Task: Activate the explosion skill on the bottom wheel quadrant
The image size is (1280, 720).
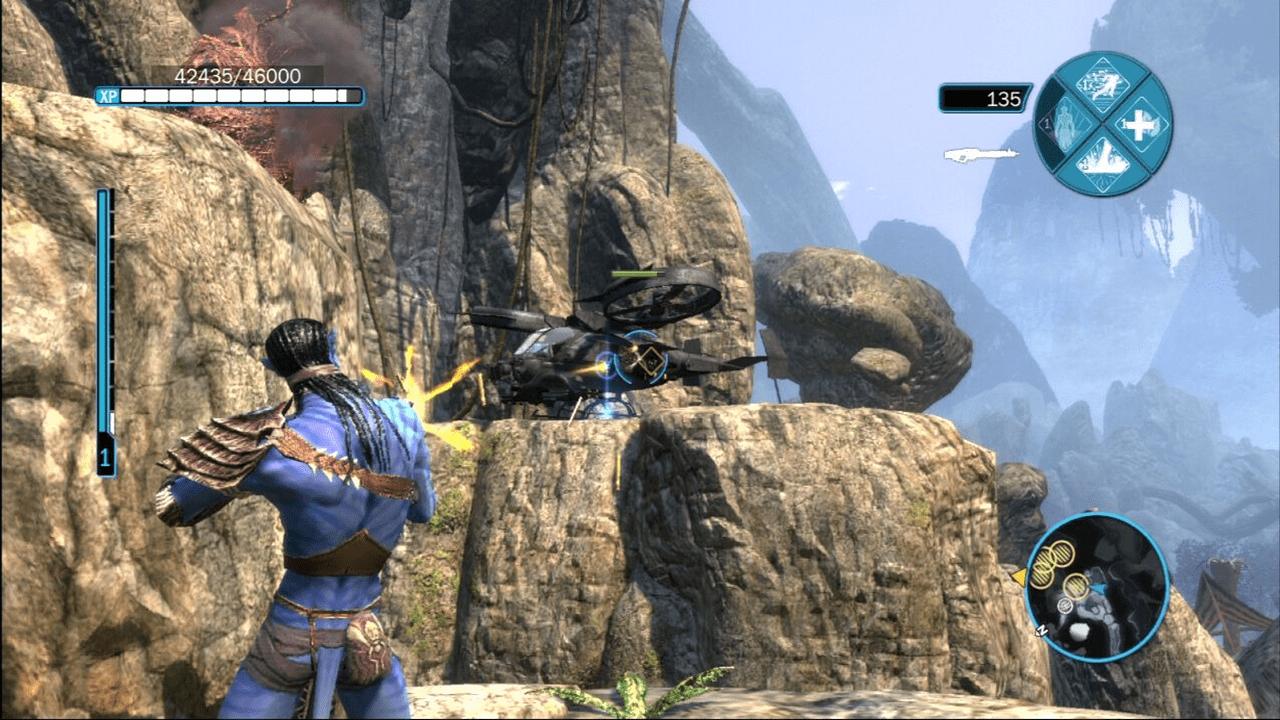Action: (1105, 165)
